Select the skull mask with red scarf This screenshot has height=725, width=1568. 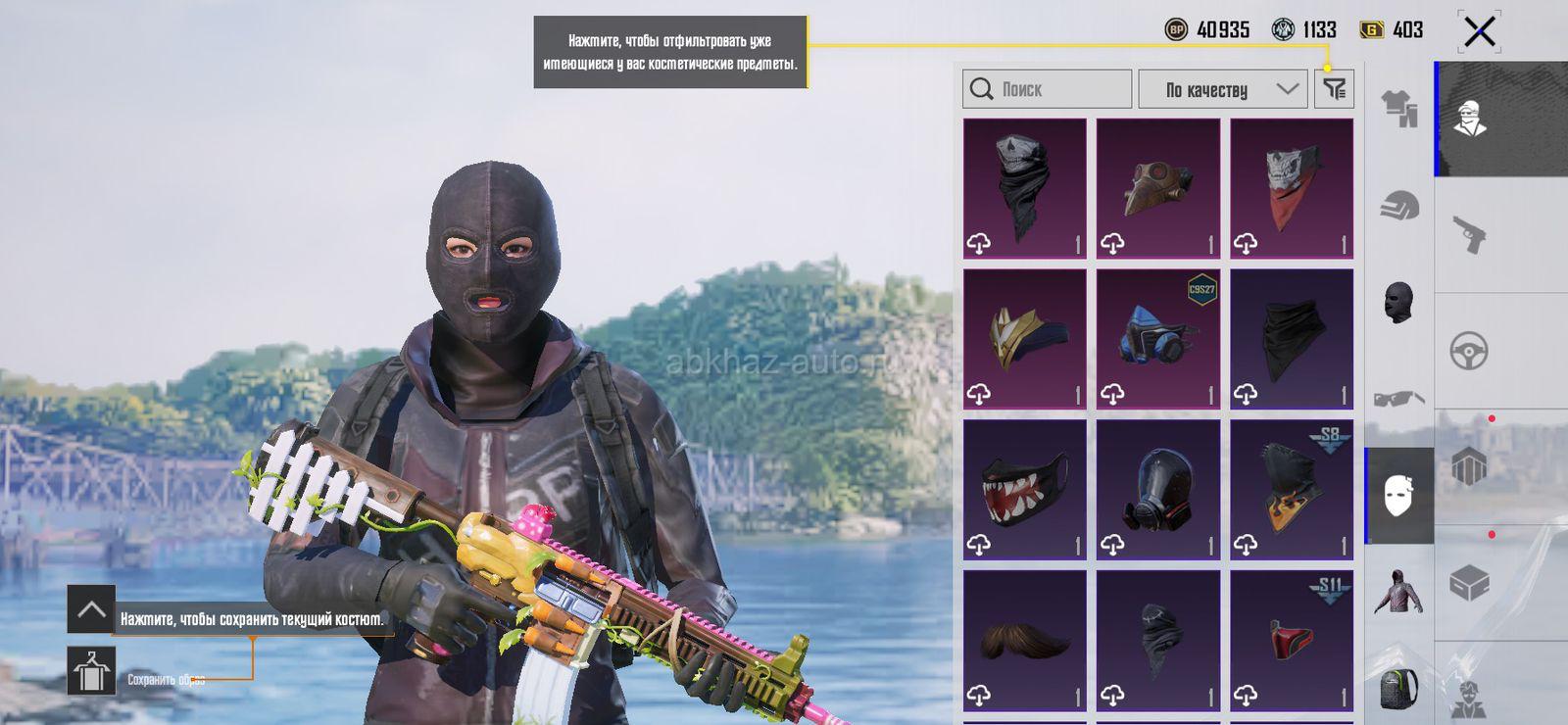(x=1291, y=188)
